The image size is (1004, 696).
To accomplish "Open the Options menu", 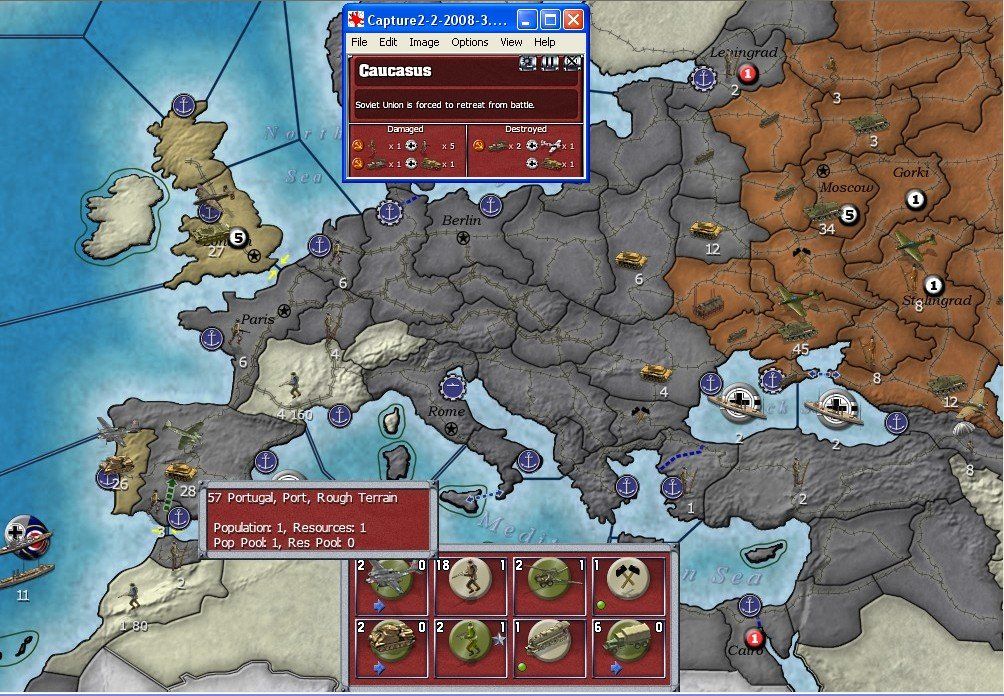I will click(469, 42).
